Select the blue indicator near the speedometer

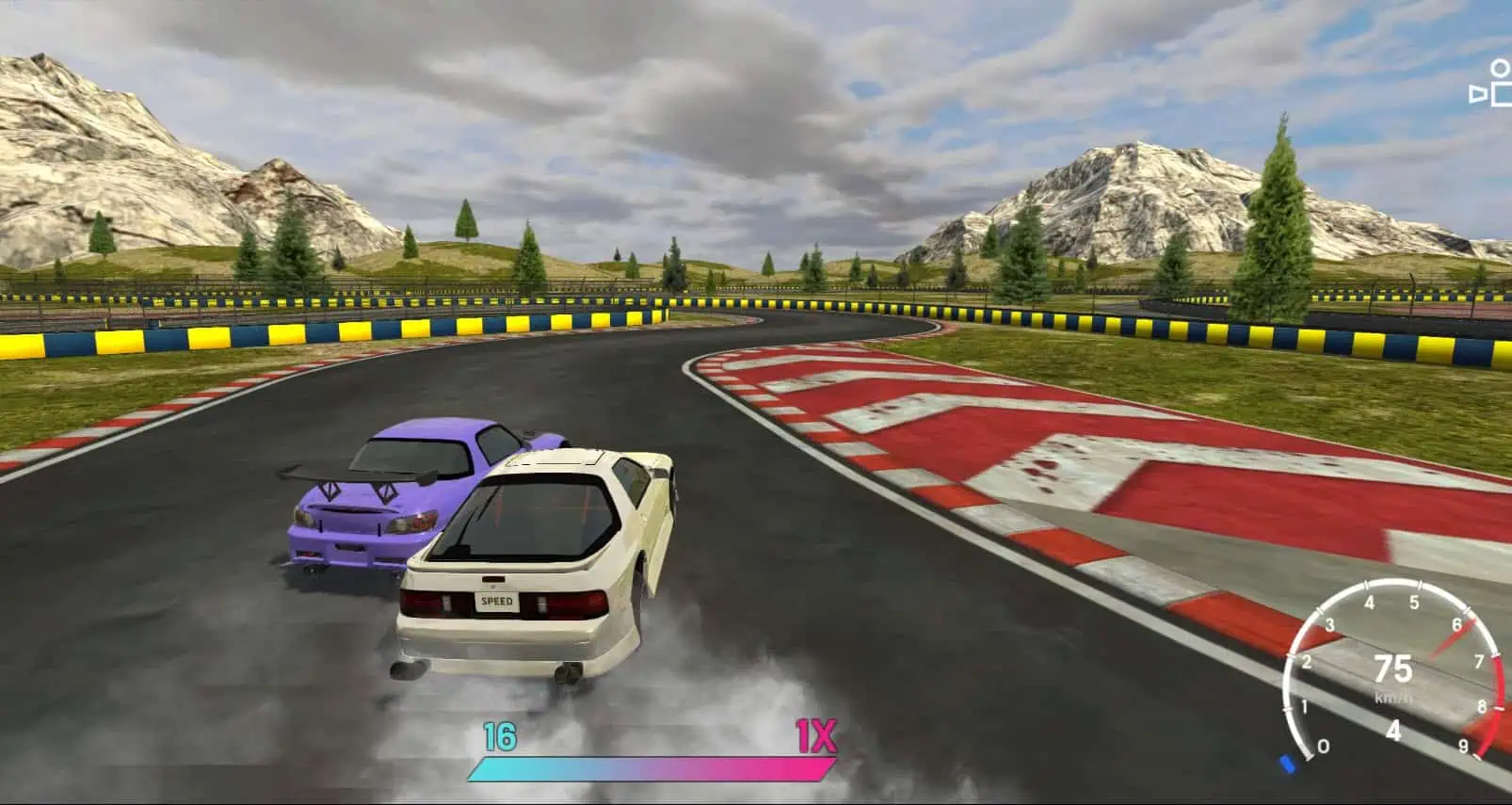tap(1287, 765)
